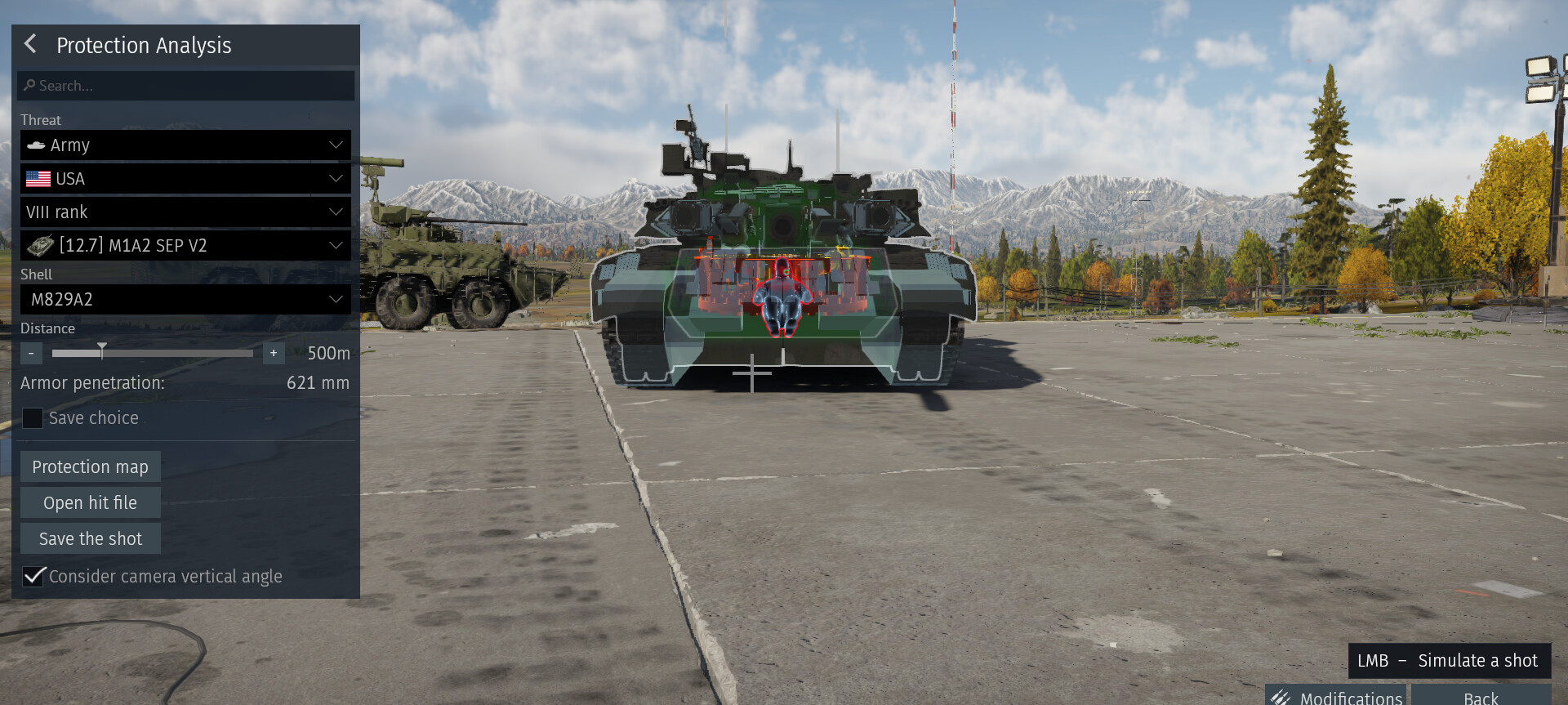Expand the VIII rank dropdown
1568x705 pixels.
[x=185, y=212]
